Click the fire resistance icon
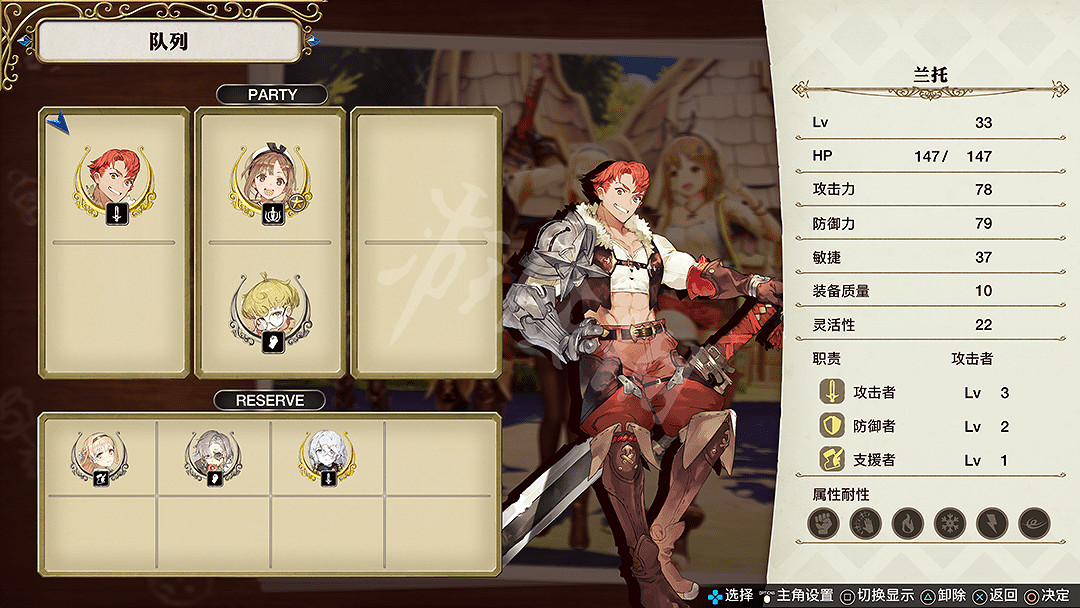Screen dimensions: 1080x608 (907, 523)
